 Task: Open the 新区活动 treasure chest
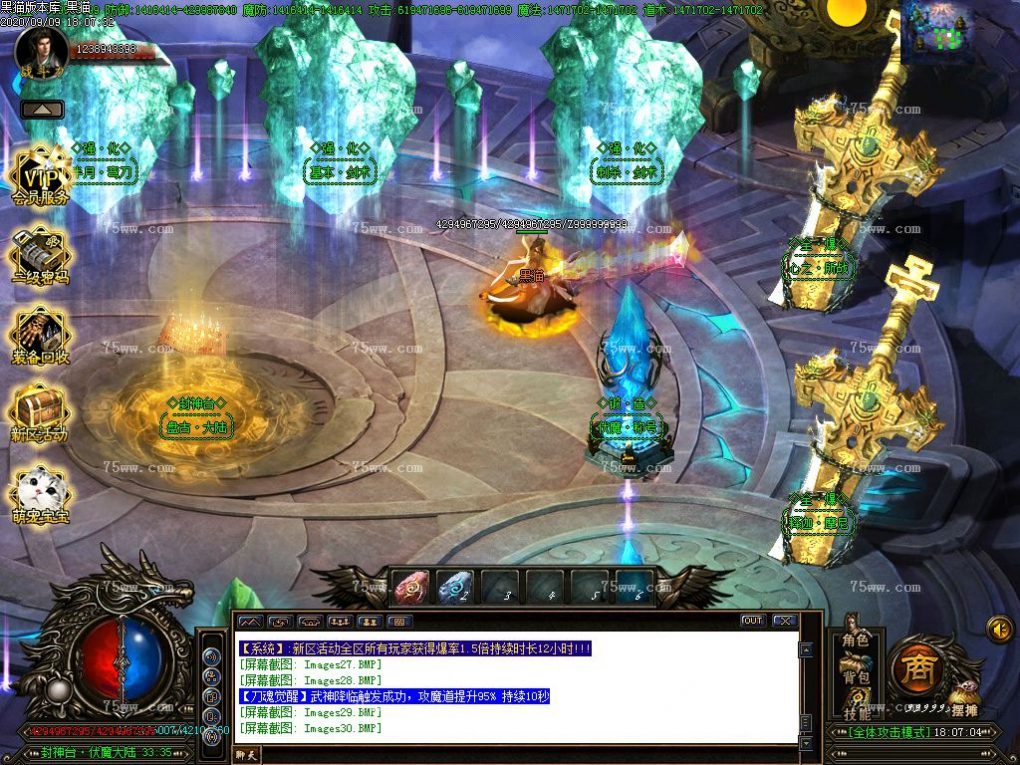[40, 414]
